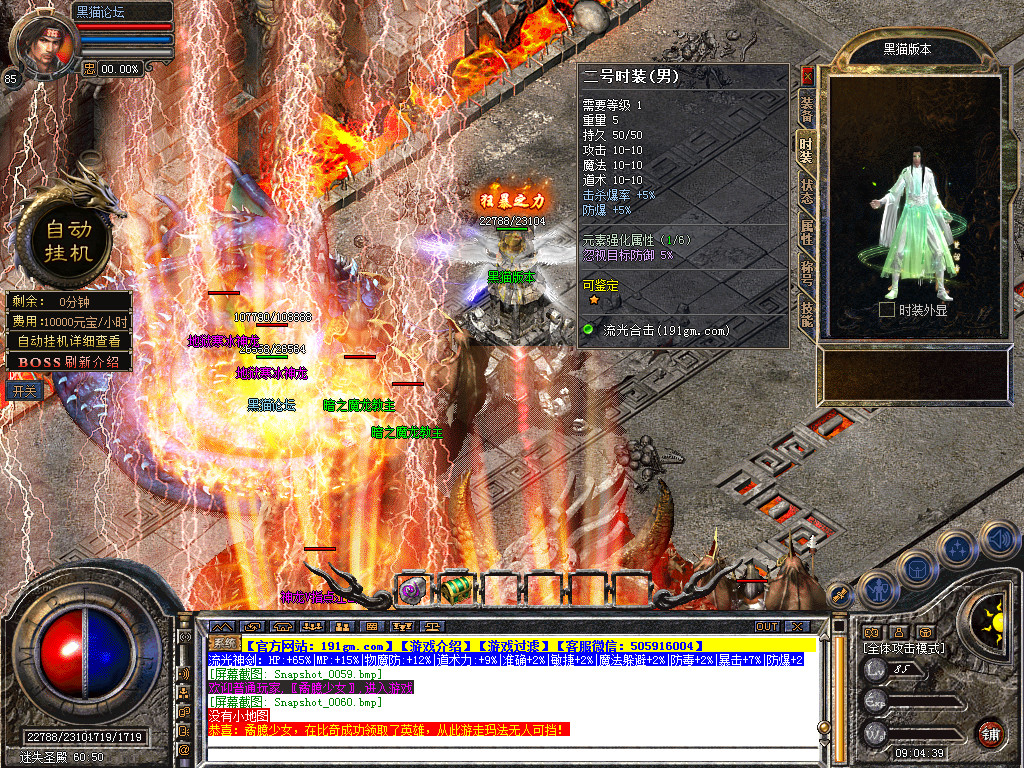Open the bag round button

click(917, 568)
